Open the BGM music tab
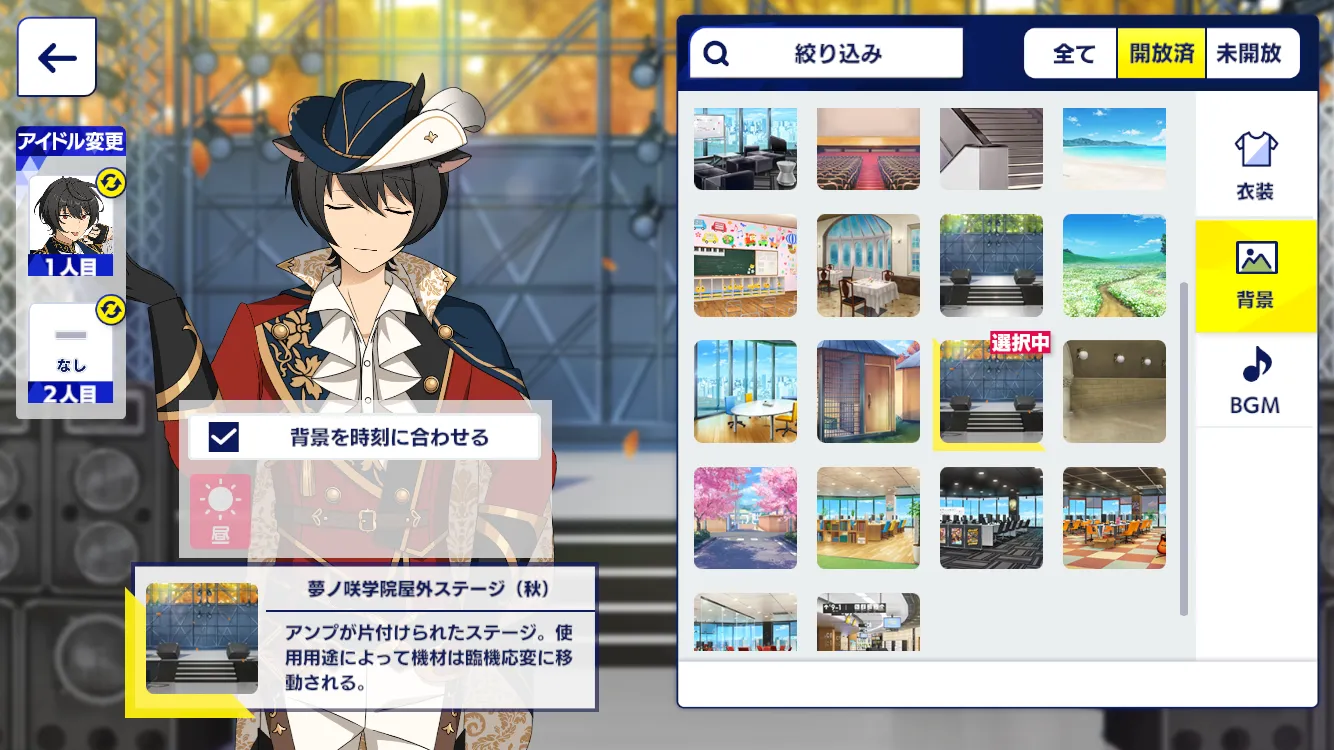The height and width of the screenshot is (750, 1334). 1254,381
